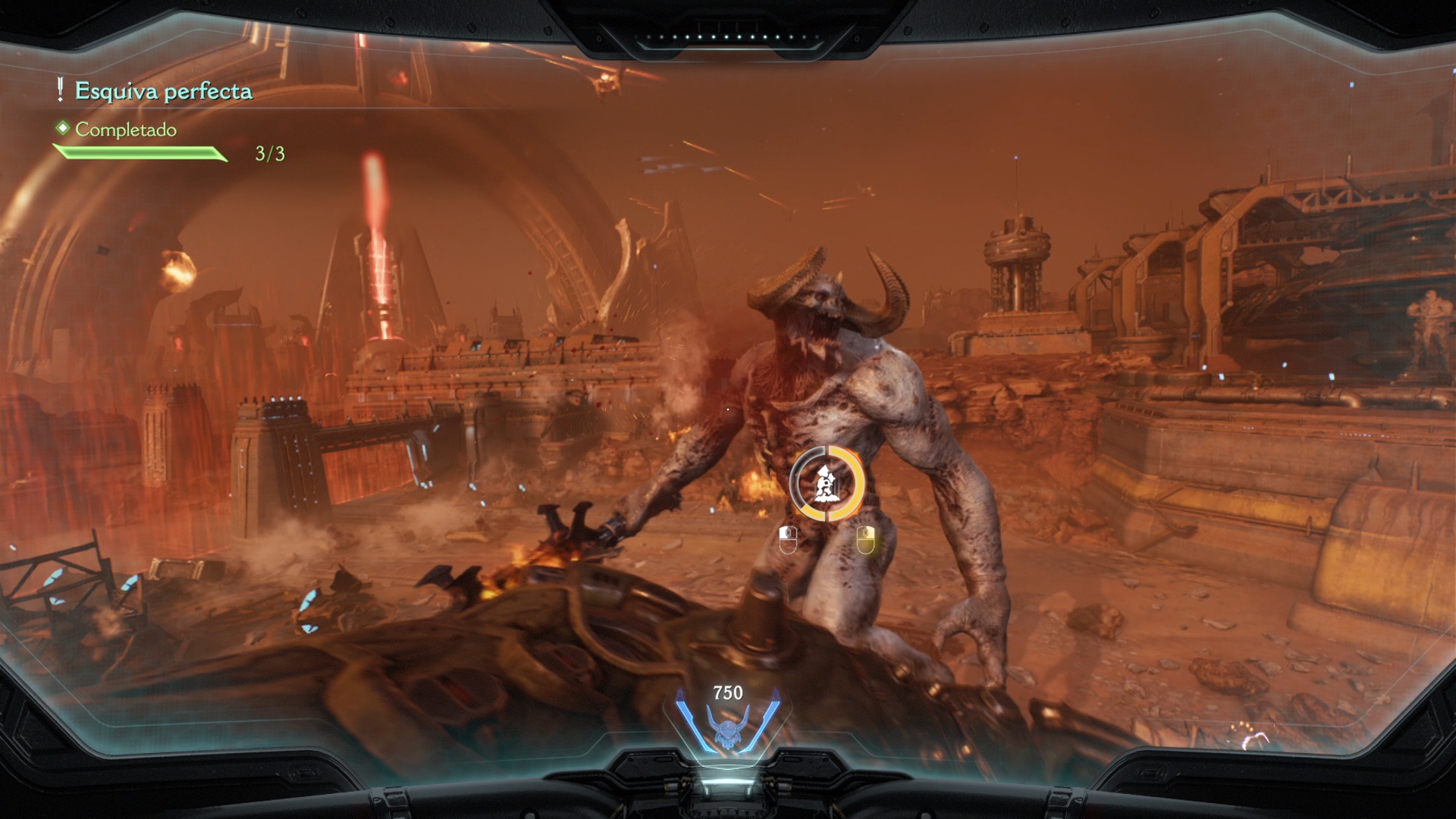The height and width of the screenshot is (819, 1456).
Task: Click the circular melee icon on the crosshair
Action: 826,484
